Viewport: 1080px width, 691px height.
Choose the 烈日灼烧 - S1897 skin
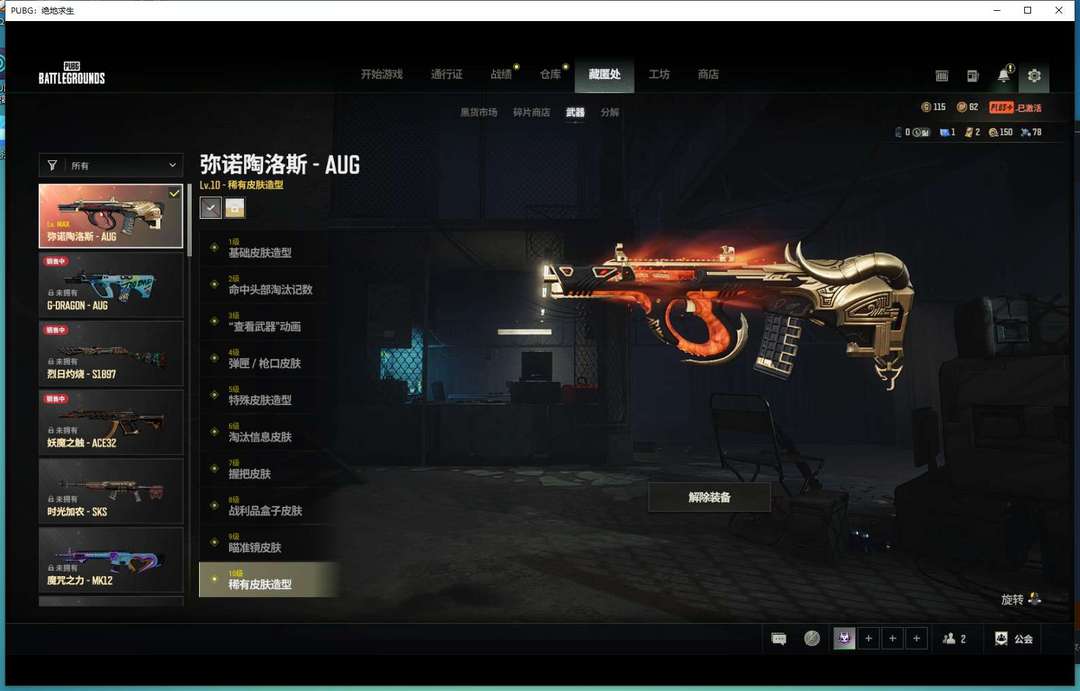pyautogui.click(x=111, y=354)
